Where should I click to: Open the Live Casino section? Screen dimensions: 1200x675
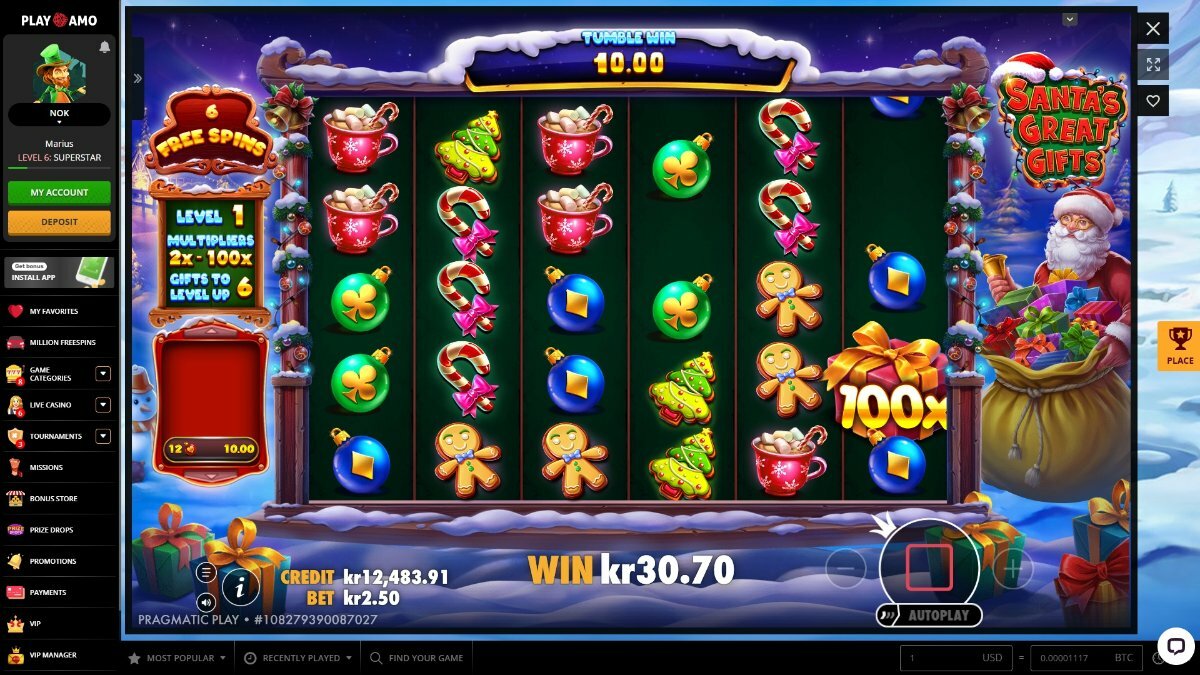(x=50, y=405)
